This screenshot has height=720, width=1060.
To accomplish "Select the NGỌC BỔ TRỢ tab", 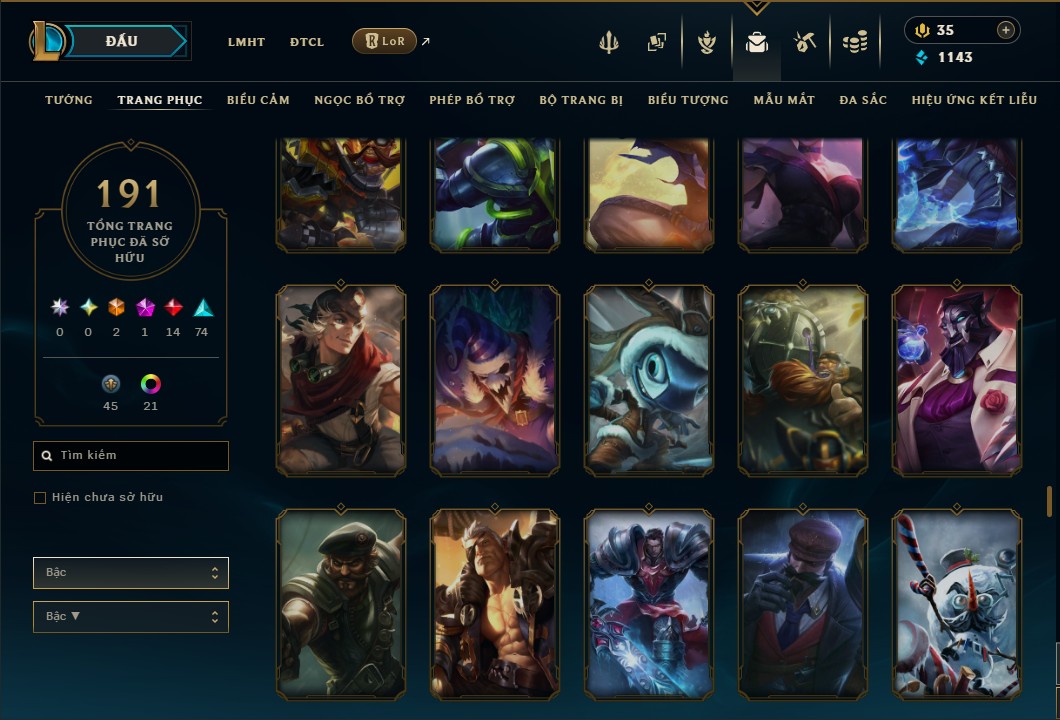I will point(359,100).
